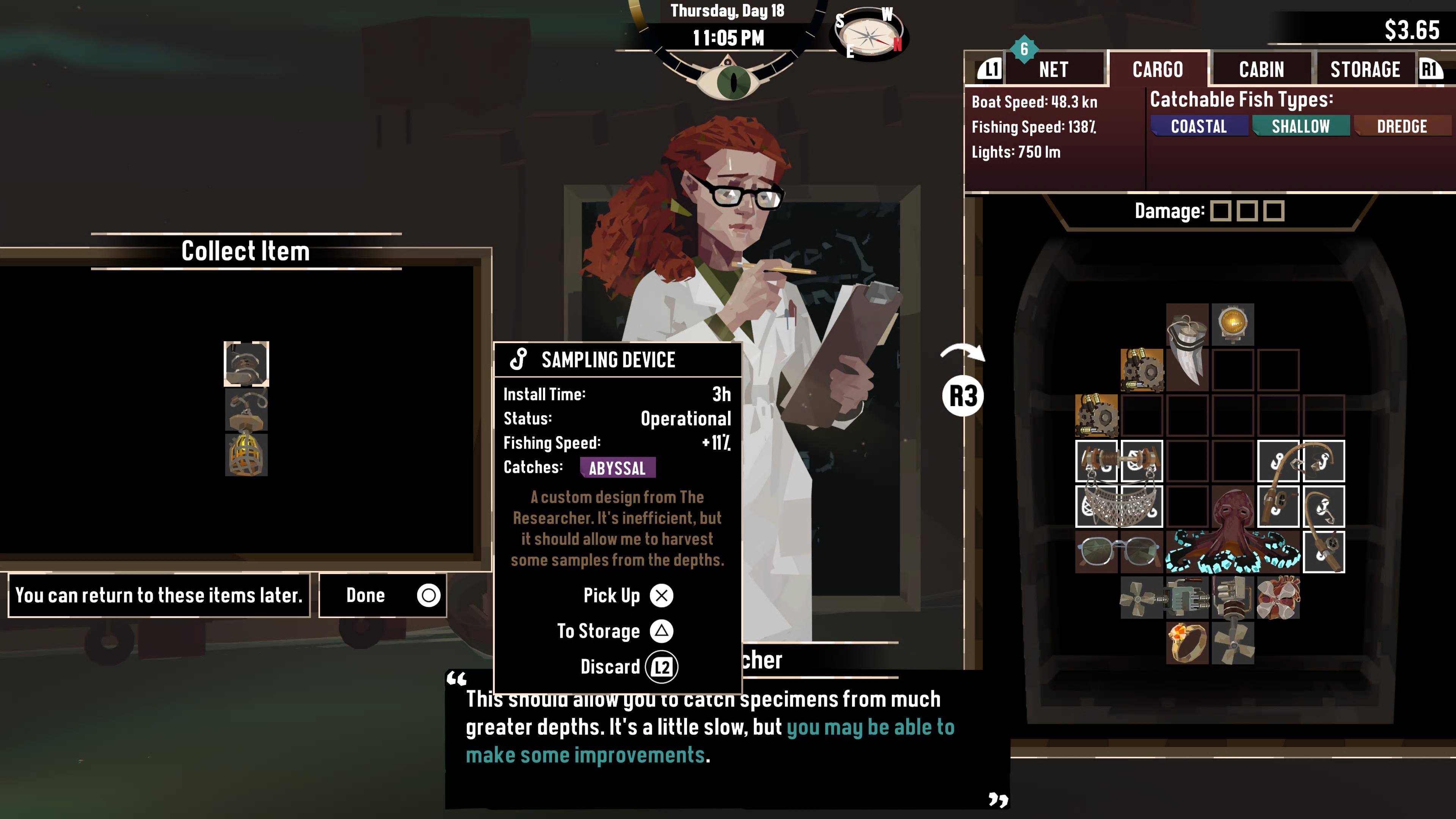Select the Sampling Device in Collect Item
Screen dimensions: 1456x819
click(x=246, y=364)
